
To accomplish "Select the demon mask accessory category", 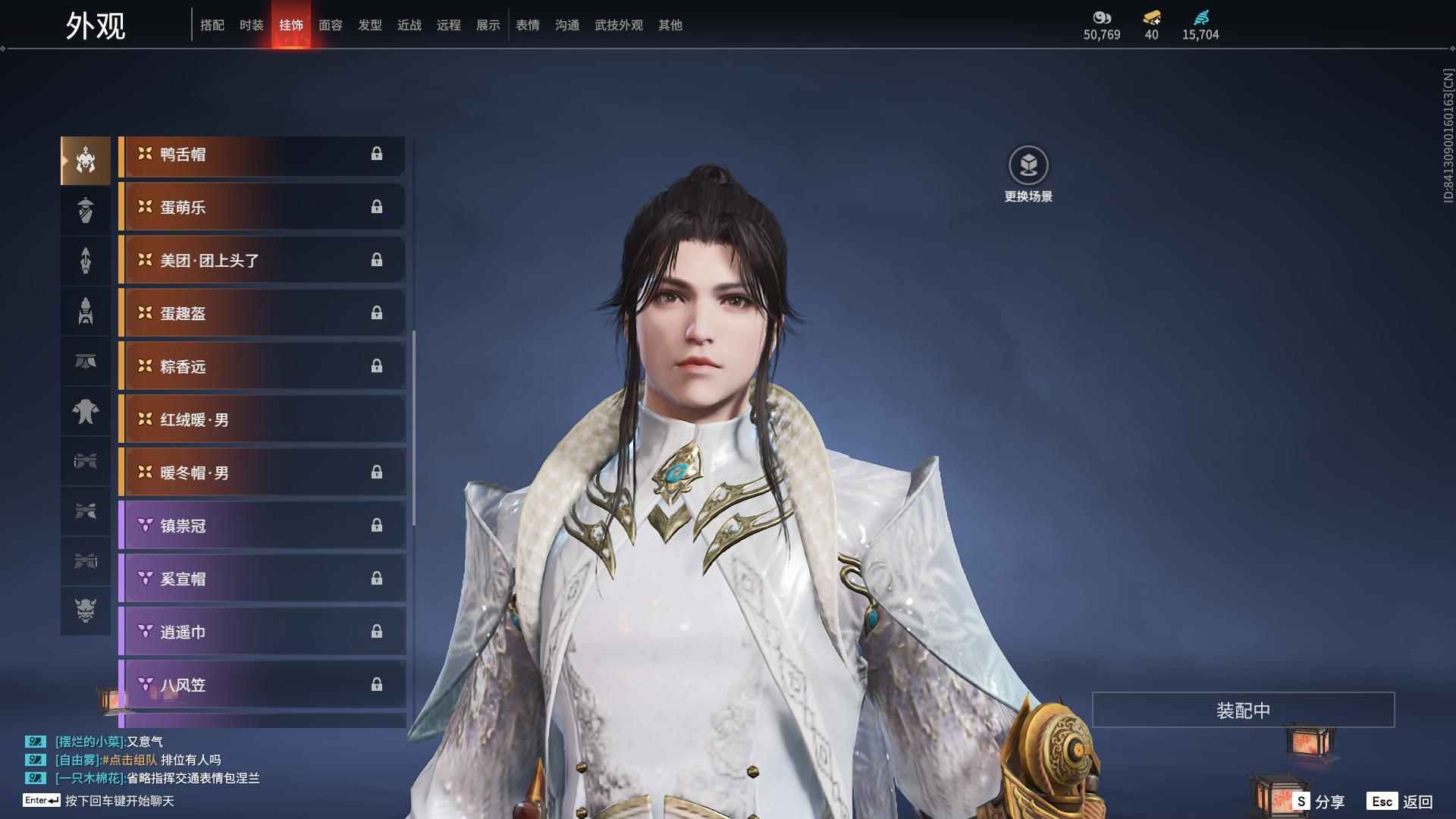I will tap(86, 610).
